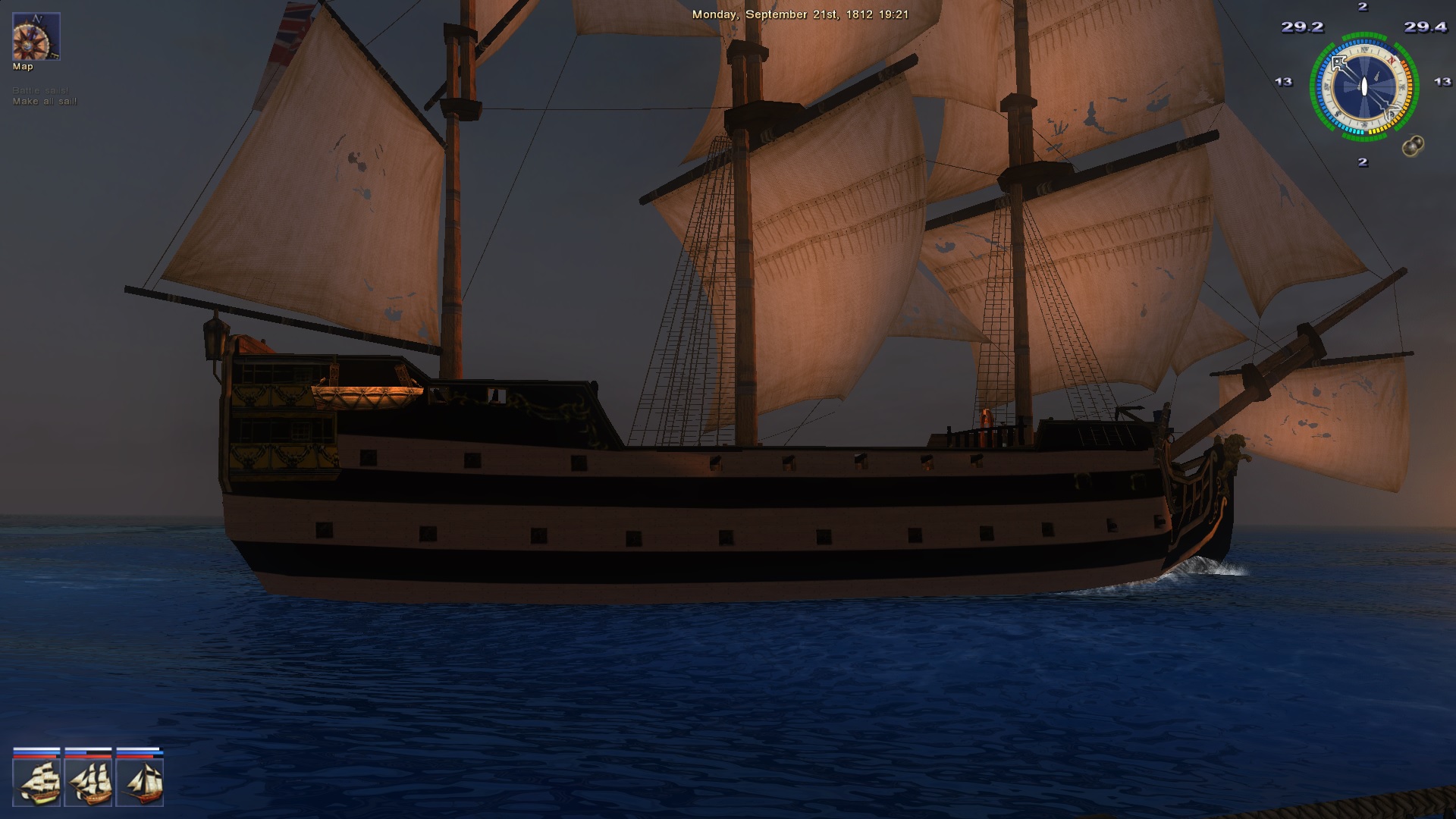Screen dimensions: 1456x819
Task: Pick the schooner portrait in fleet list
Action: click(x=140, y=782)
